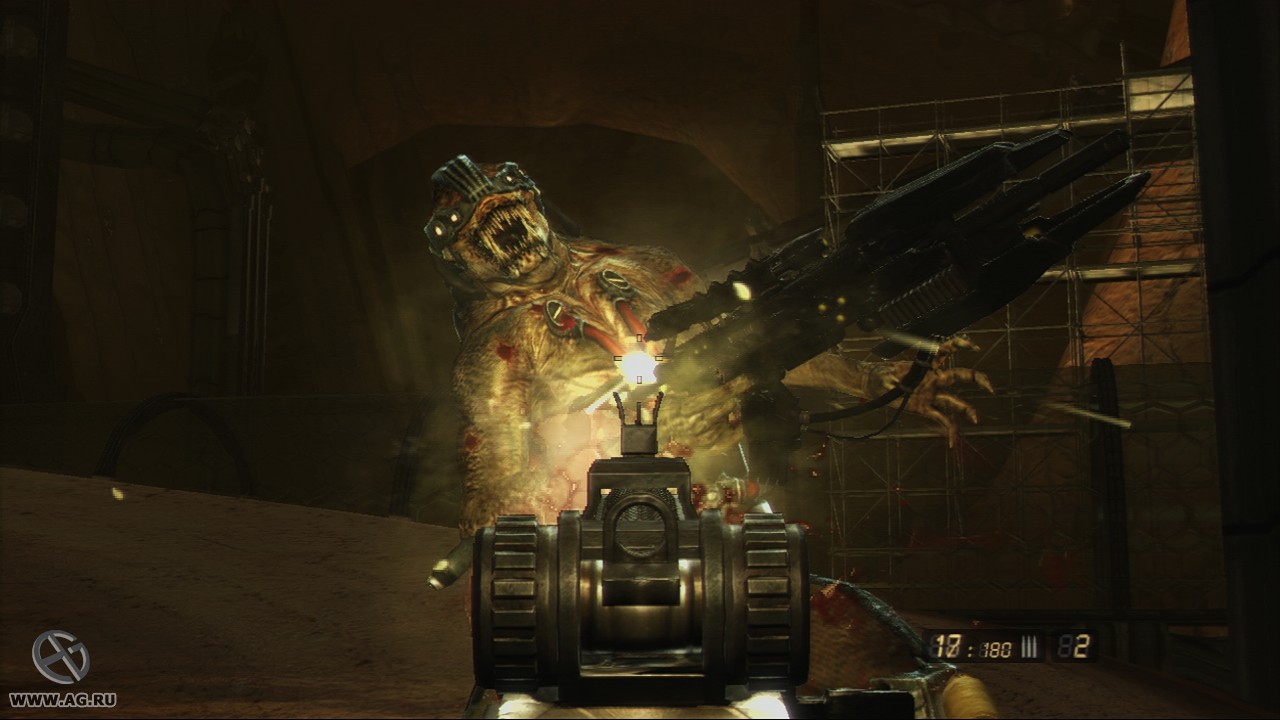Select the magazine ammo counter showing 10
1280x720 pixels.
coord(948,647)
